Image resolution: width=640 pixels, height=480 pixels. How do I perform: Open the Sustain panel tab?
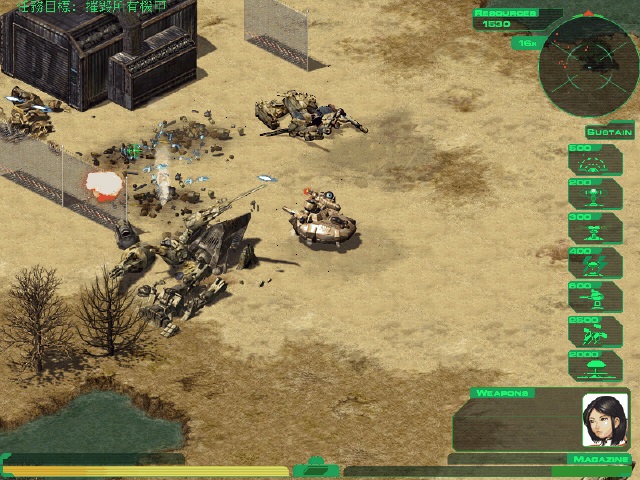tap(609, 132)
